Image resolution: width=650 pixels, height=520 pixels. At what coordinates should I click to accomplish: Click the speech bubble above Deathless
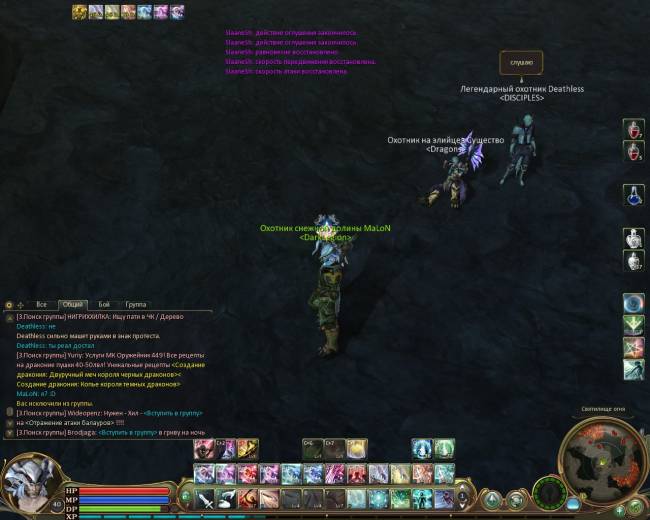tap(521, 62)
